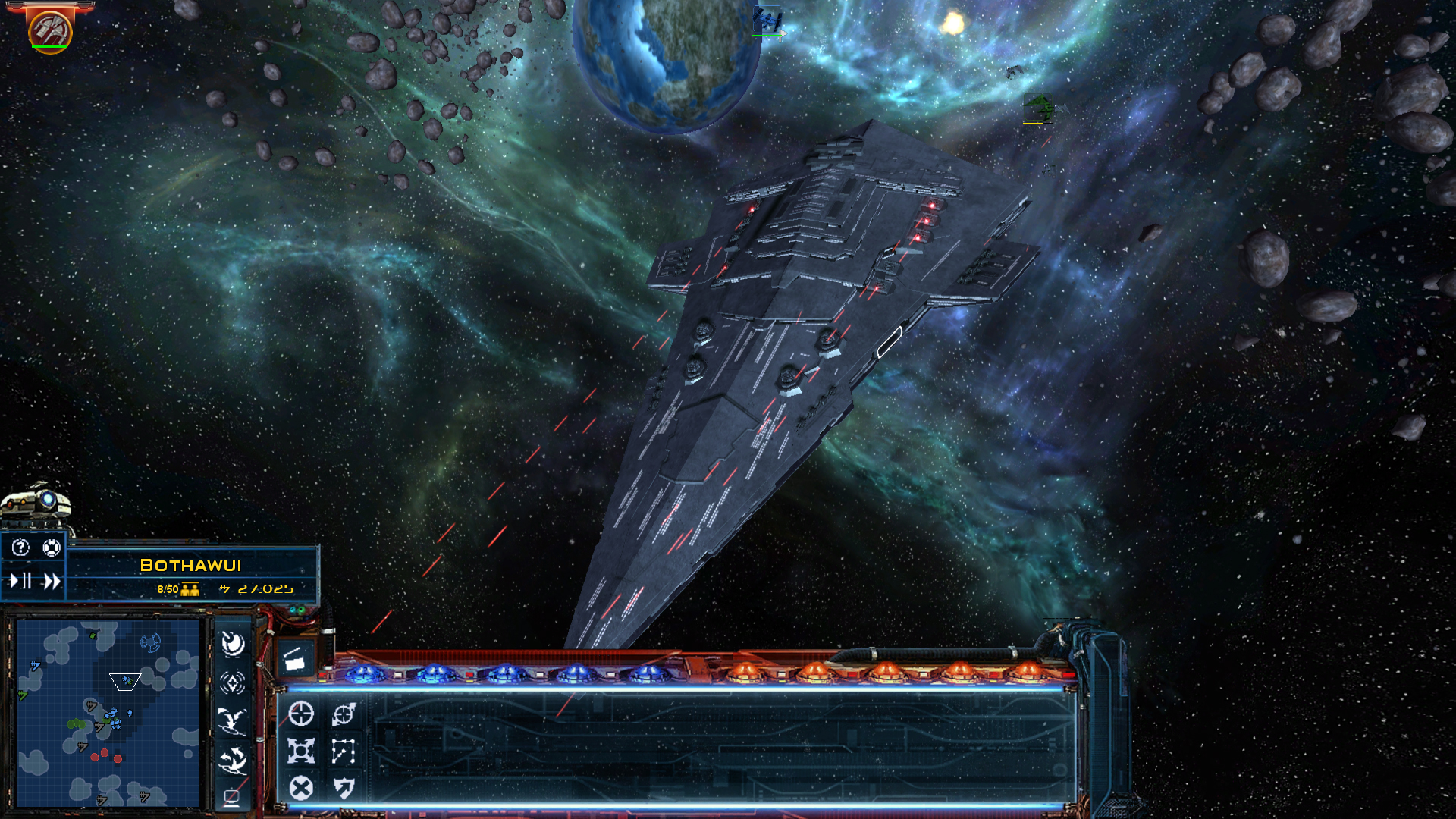Screen dimensions: 1456x819
Task: Click the TIE fighter blip on the minimap
Action: point(151,642)
